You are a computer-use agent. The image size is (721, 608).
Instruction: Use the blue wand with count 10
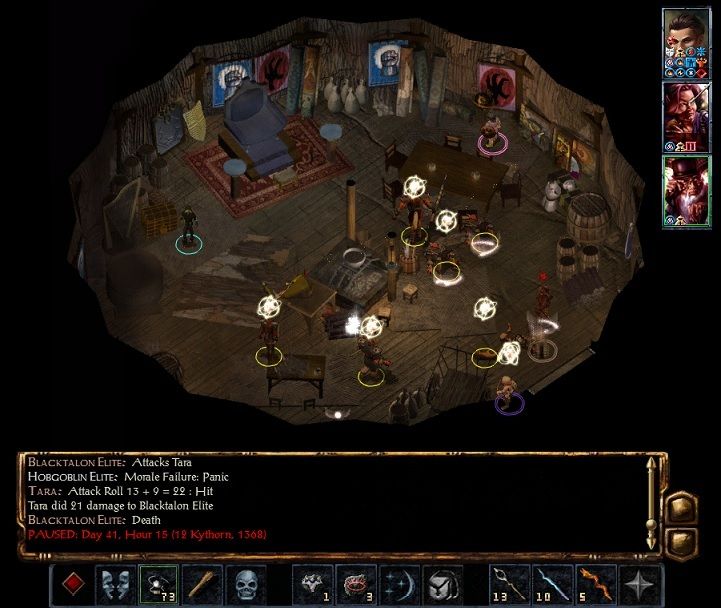(551, 584)
